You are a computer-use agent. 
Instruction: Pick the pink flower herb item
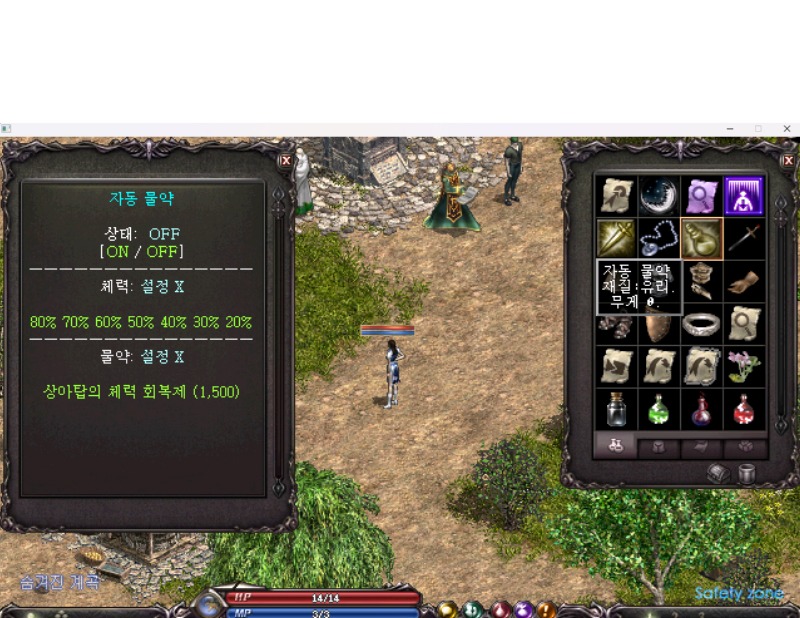743,366
